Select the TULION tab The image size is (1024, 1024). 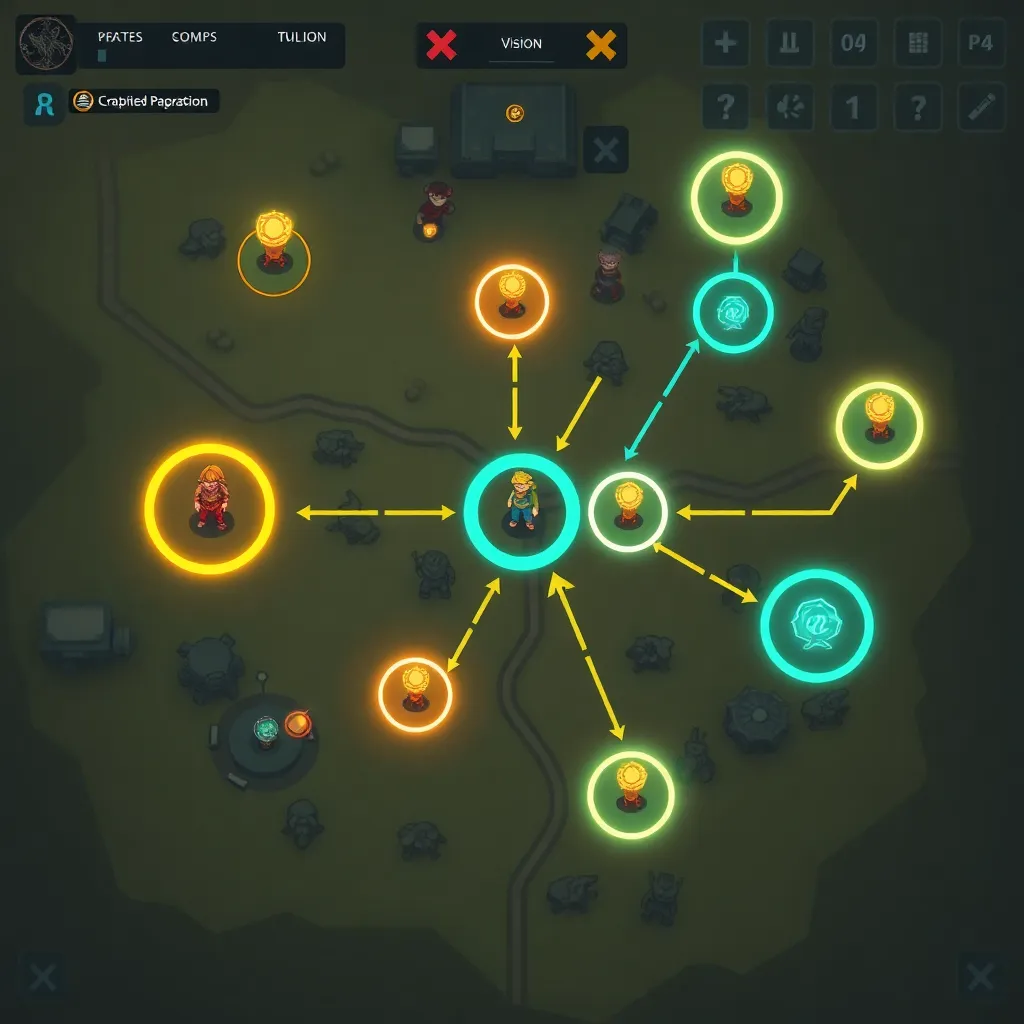(302, 37)
